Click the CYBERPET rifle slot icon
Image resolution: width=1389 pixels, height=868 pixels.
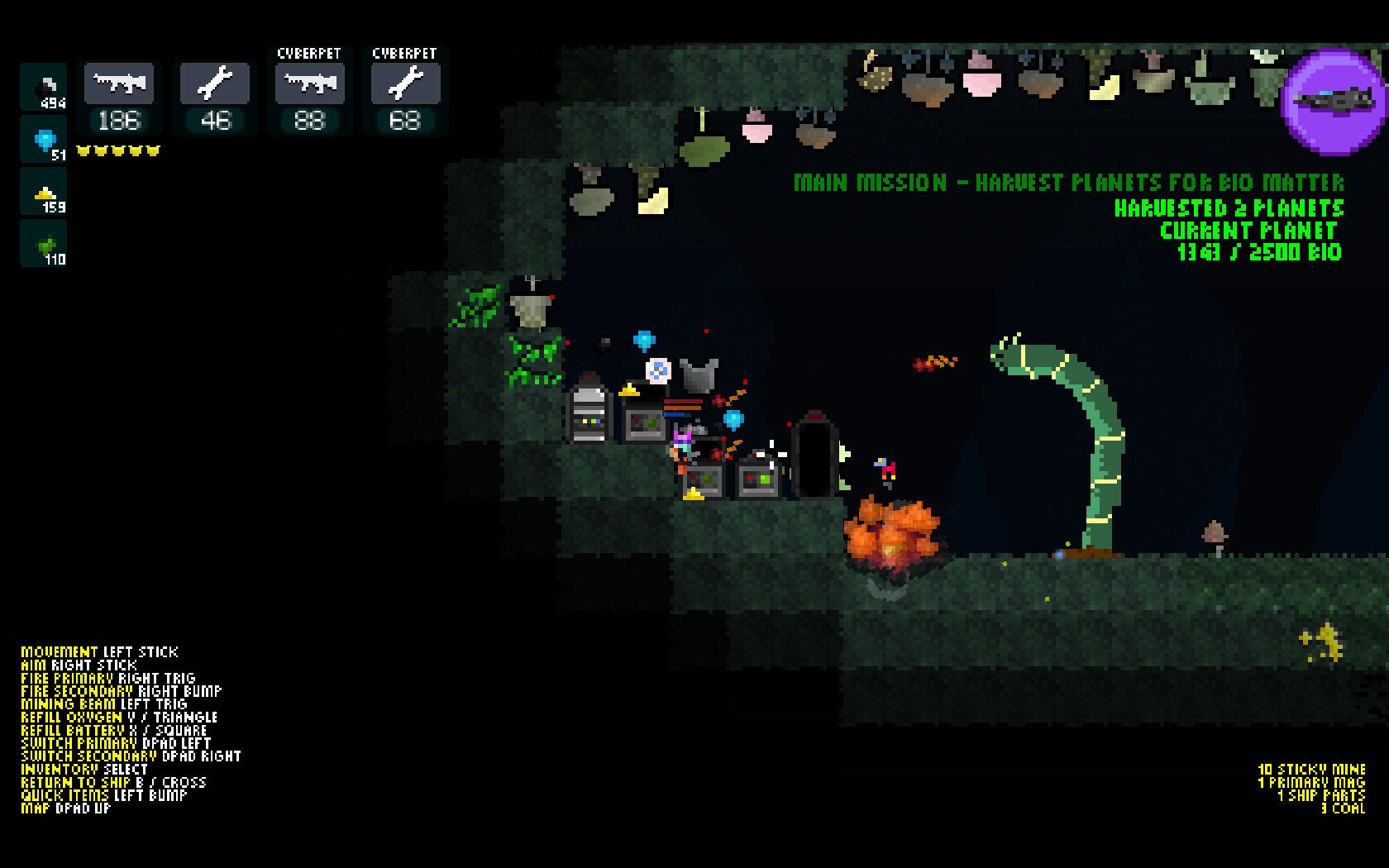pyautogui.click(x=309, y=83)
